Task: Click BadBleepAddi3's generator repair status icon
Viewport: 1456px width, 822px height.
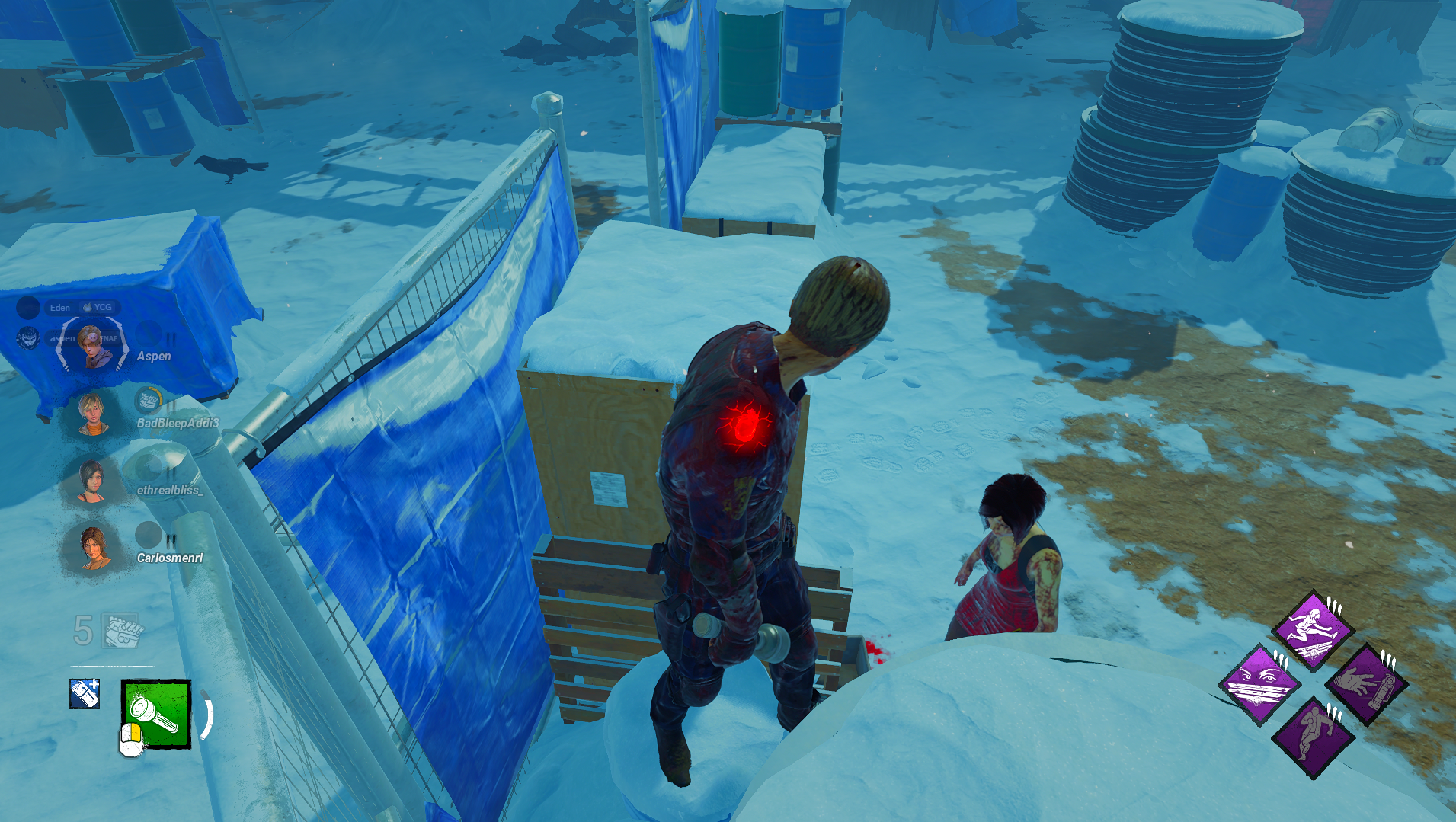Action: [149, 399]
